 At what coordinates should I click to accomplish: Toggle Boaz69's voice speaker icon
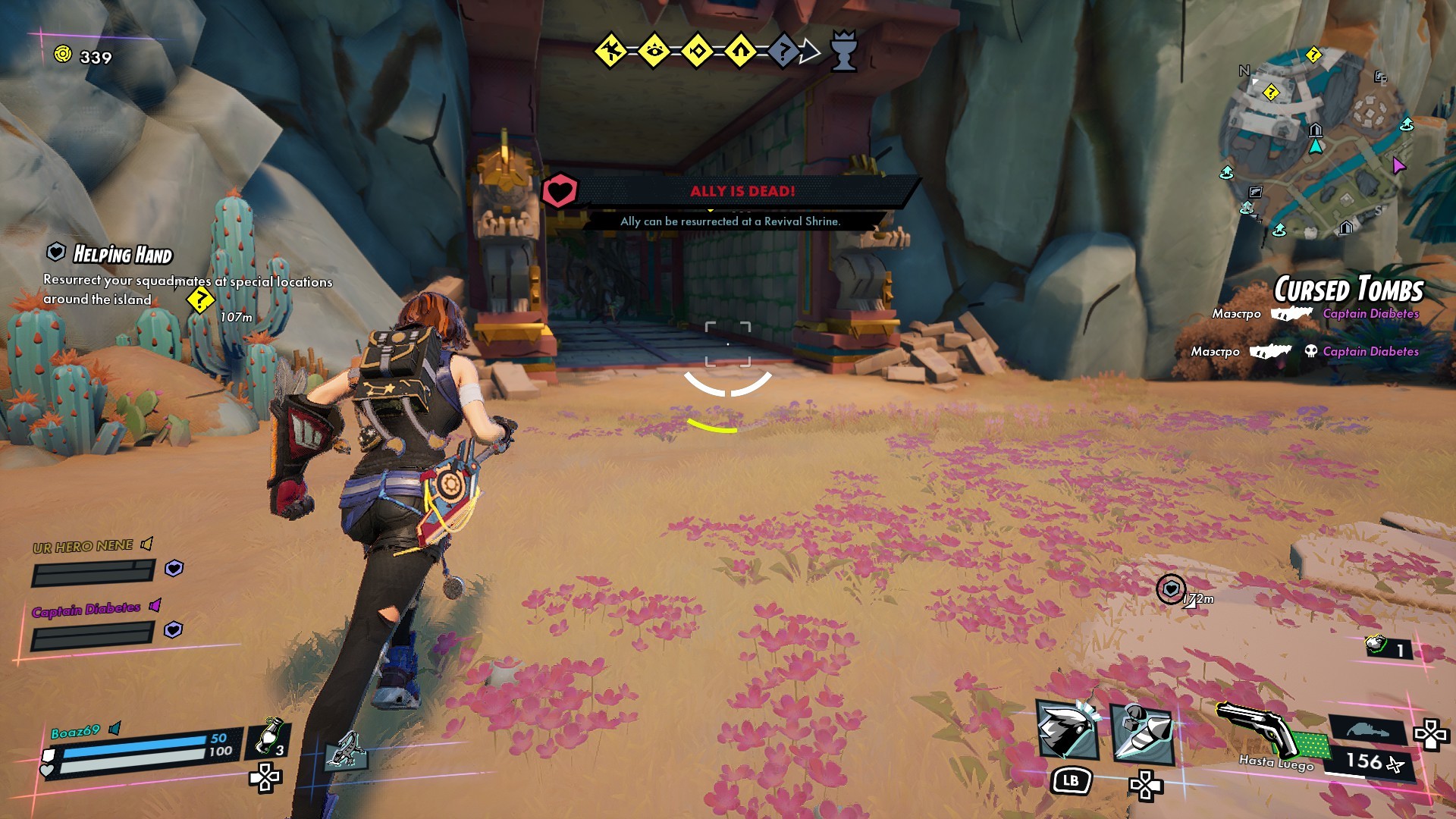(x=115, y=729)
